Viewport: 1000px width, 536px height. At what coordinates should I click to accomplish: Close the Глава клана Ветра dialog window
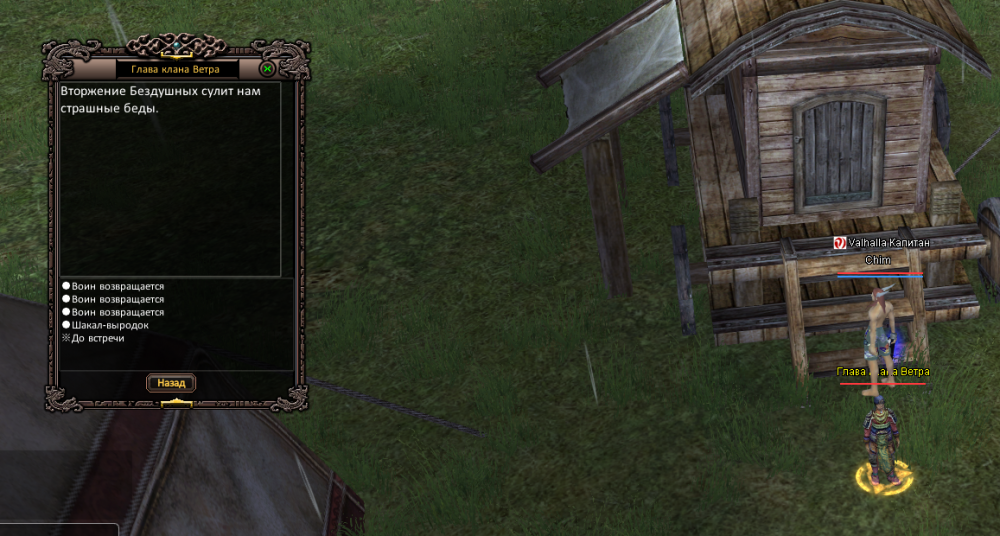267,69
